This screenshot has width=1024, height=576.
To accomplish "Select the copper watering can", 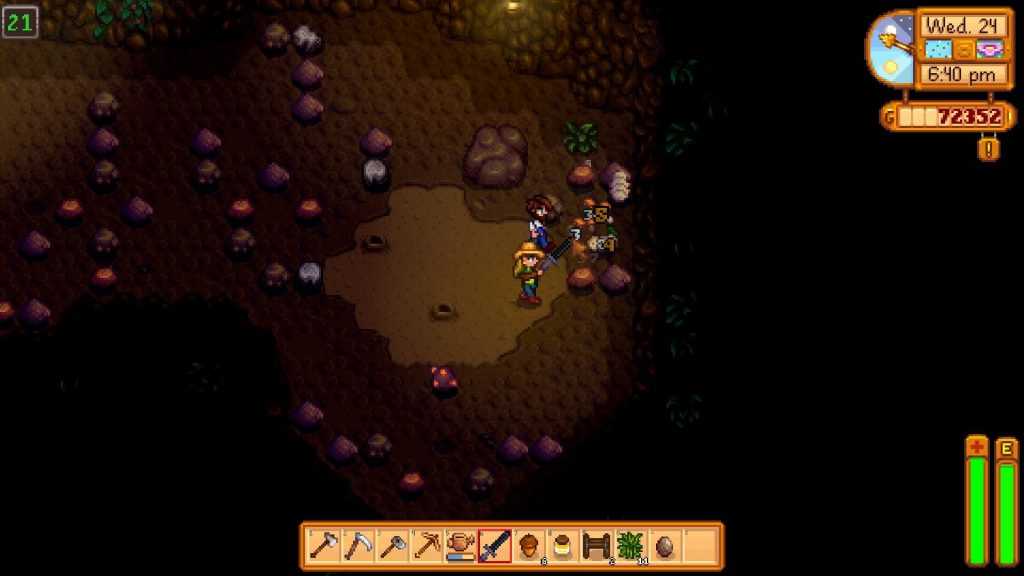I will (460, 546).
